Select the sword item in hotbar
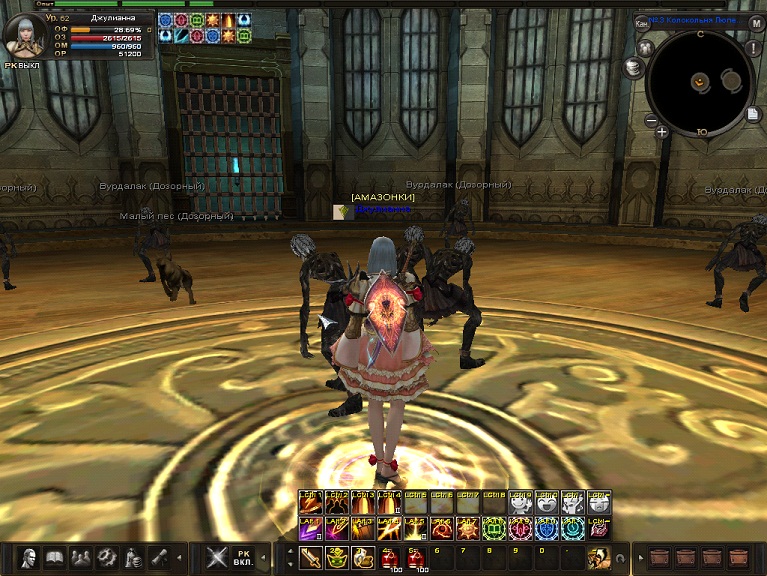Image resolution: width=767 pixels, height=576 pixels. (x=311, y=558)
